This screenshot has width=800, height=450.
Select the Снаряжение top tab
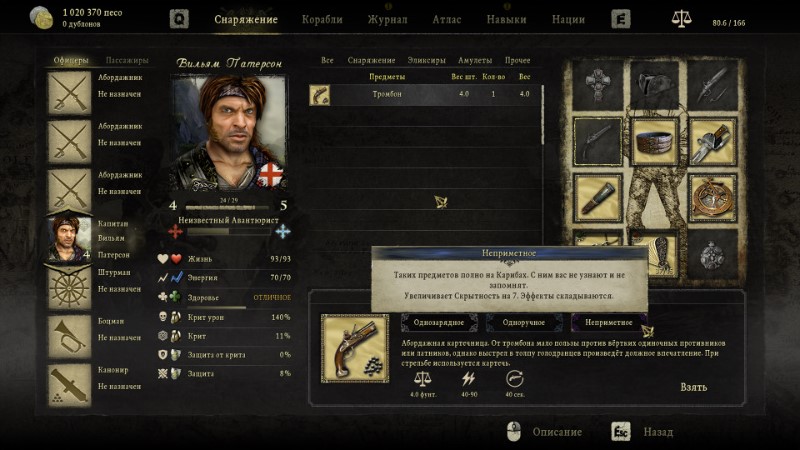(x=246, y=19)
